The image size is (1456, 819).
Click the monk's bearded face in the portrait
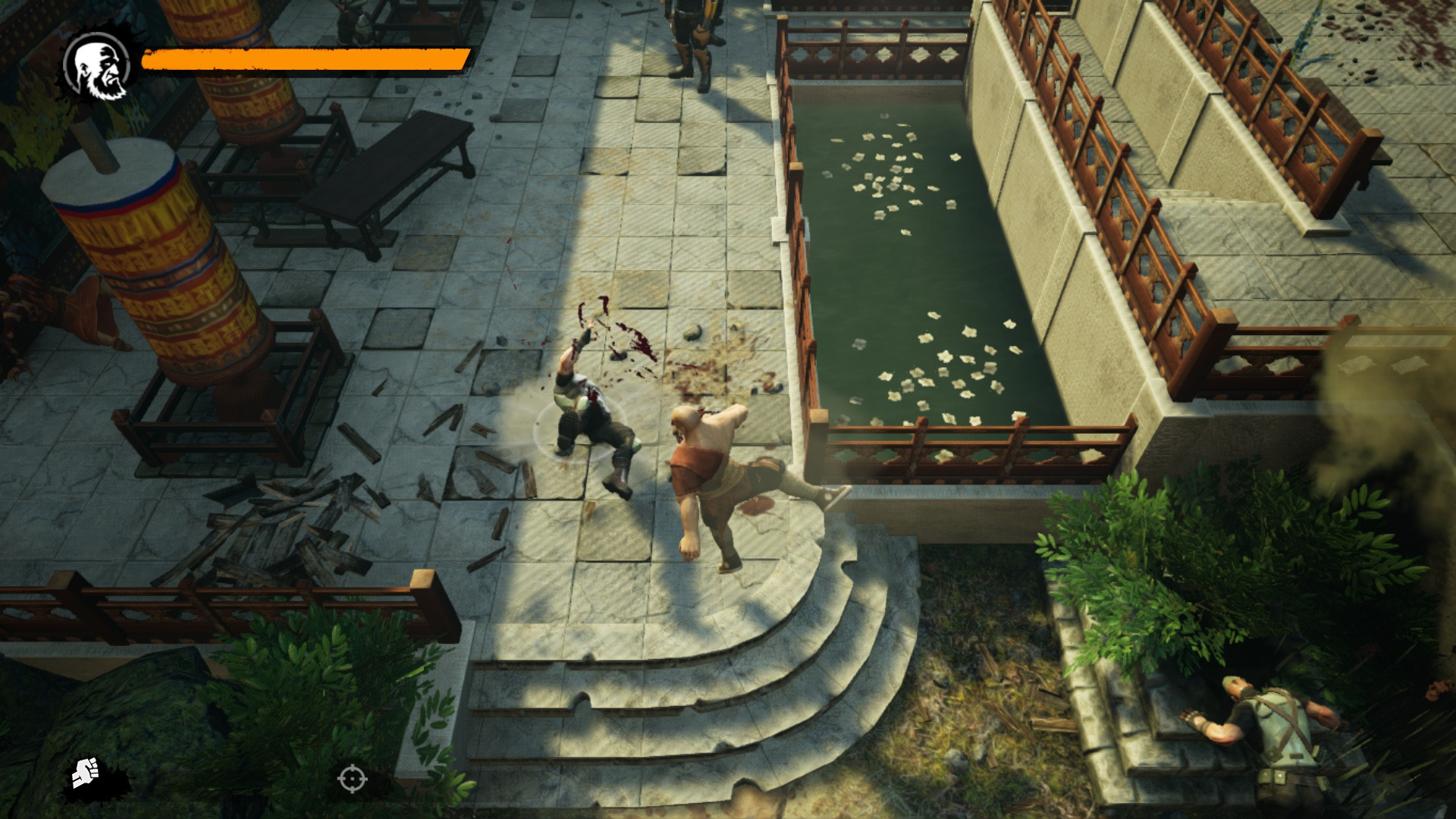[99, 70]
